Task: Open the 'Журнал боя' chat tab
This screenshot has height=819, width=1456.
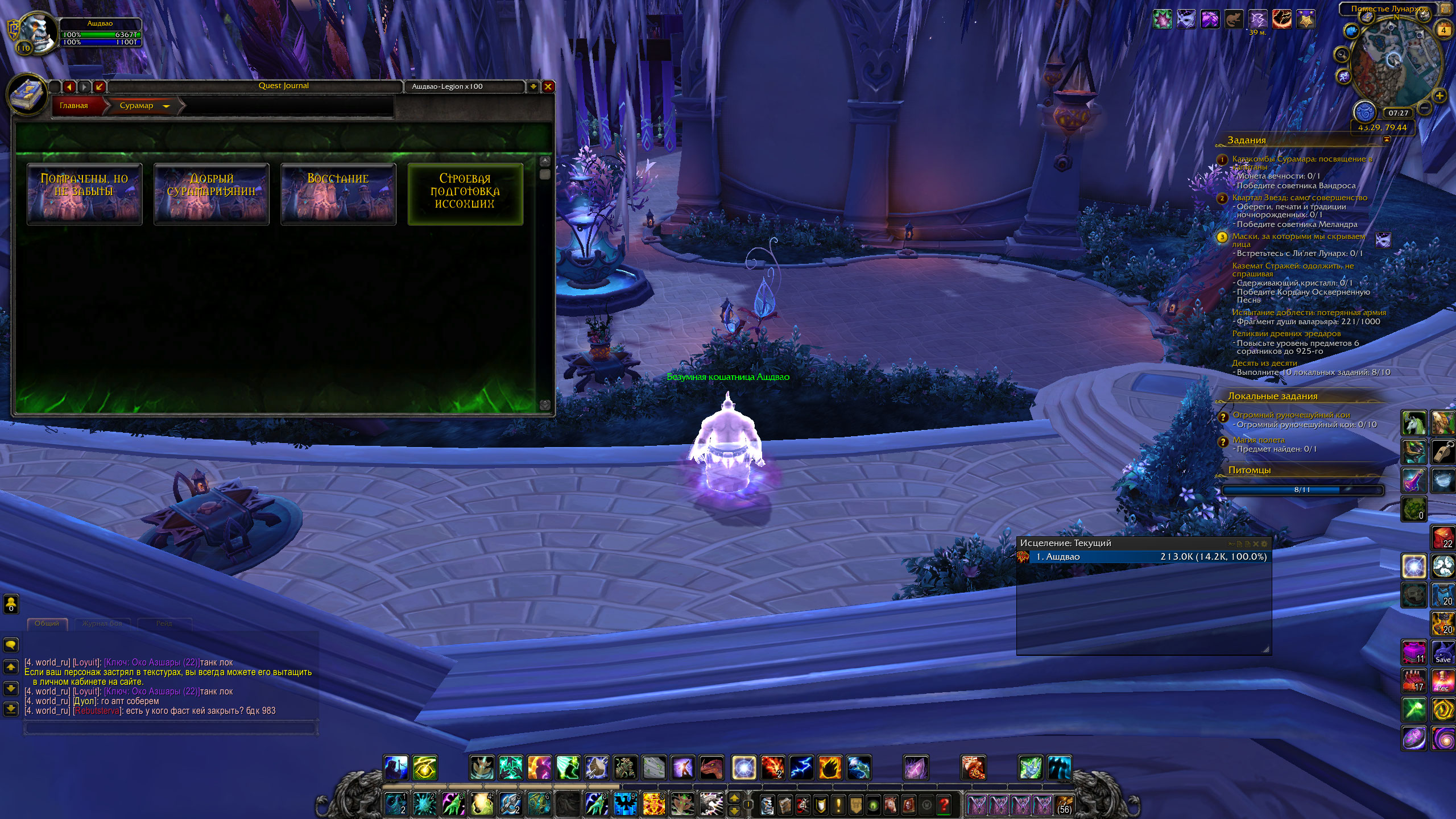Action: (x=102, y=623)
